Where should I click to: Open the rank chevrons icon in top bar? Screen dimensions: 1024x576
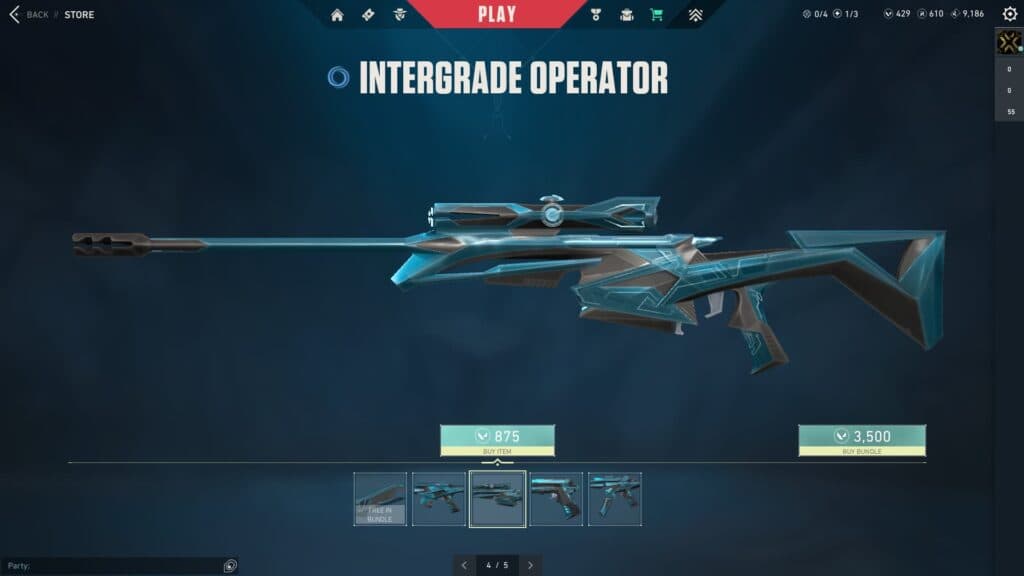pyautogui.click(x=696, y=15)
